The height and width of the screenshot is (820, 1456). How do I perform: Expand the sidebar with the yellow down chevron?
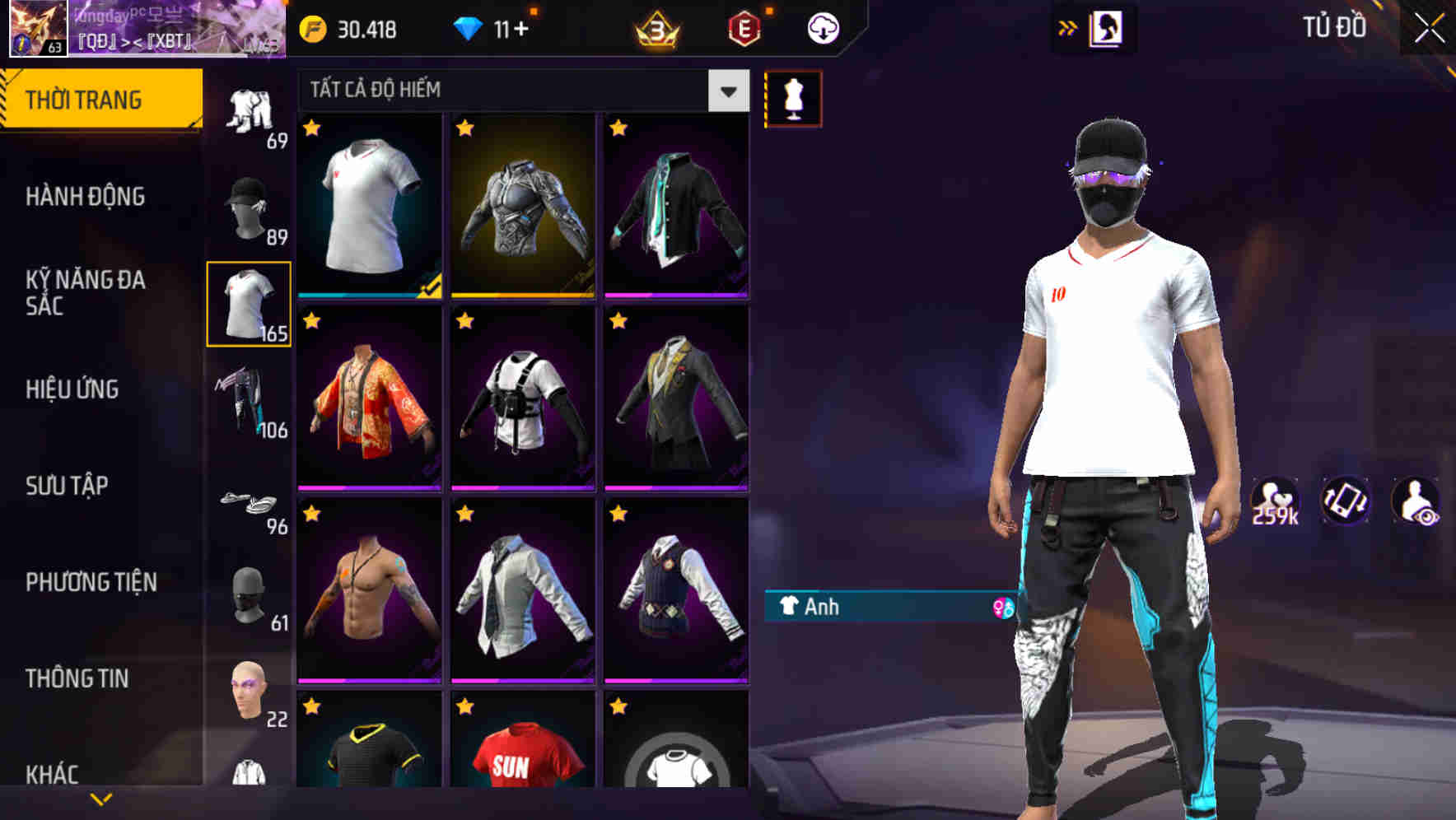click(x=100, y=798)
